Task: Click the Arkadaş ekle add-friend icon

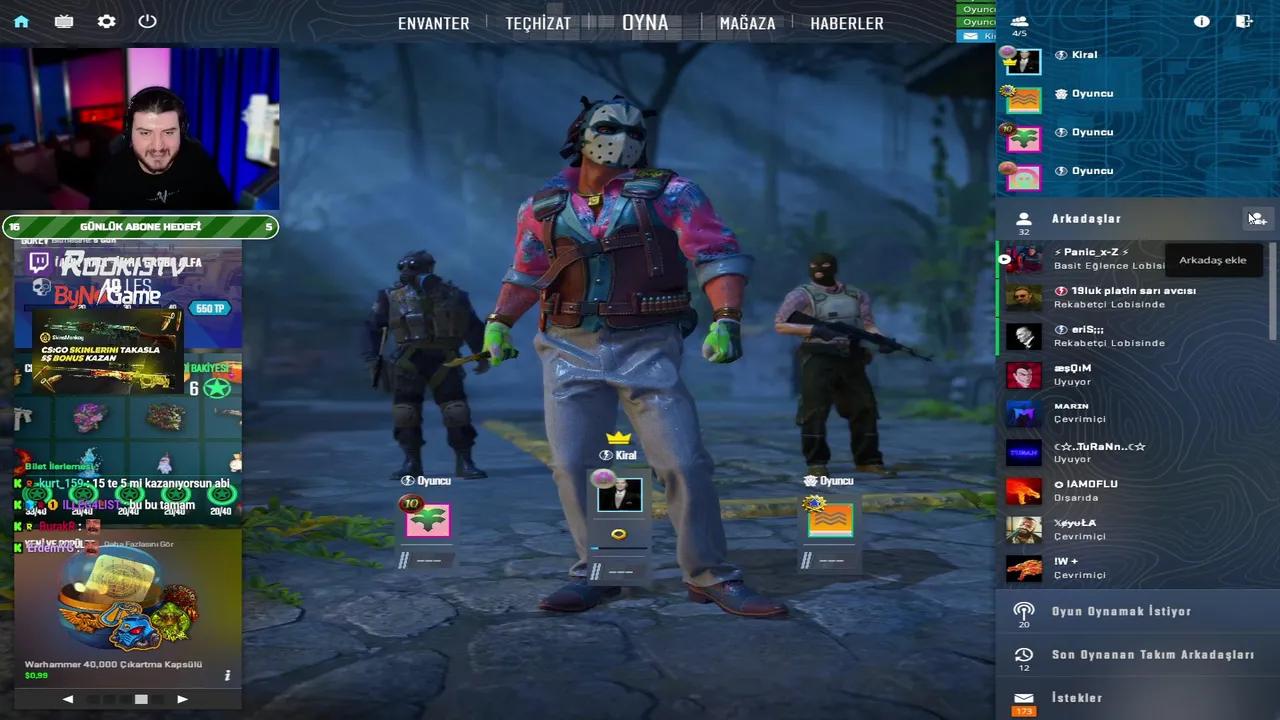Action: pos(1256,218)
